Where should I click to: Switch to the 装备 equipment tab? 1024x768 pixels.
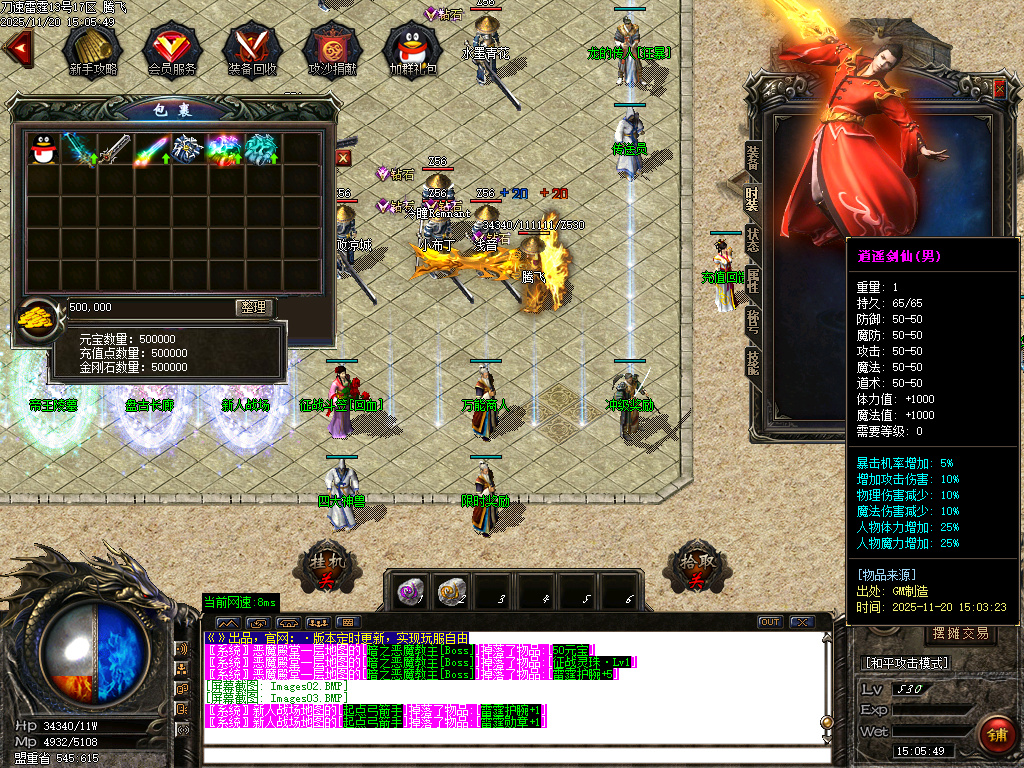pos(753,160)
